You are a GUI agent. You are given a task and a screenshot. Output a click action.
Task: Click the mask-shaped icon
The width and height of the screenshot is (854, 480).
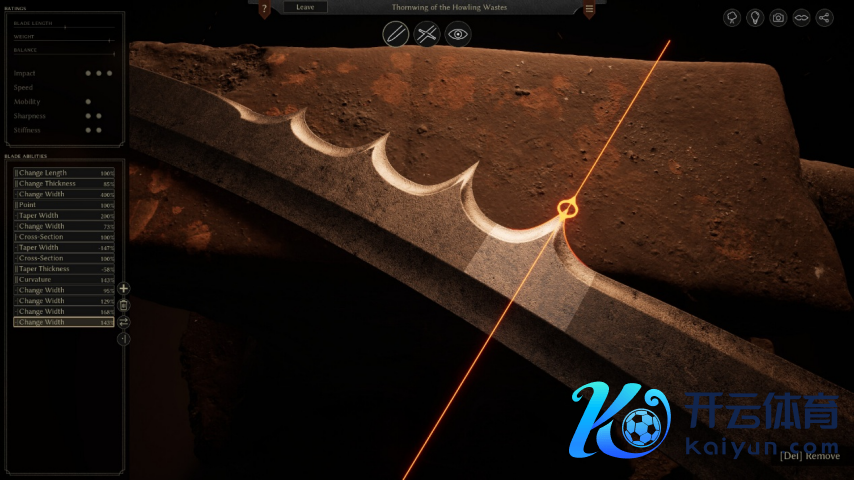801,18
